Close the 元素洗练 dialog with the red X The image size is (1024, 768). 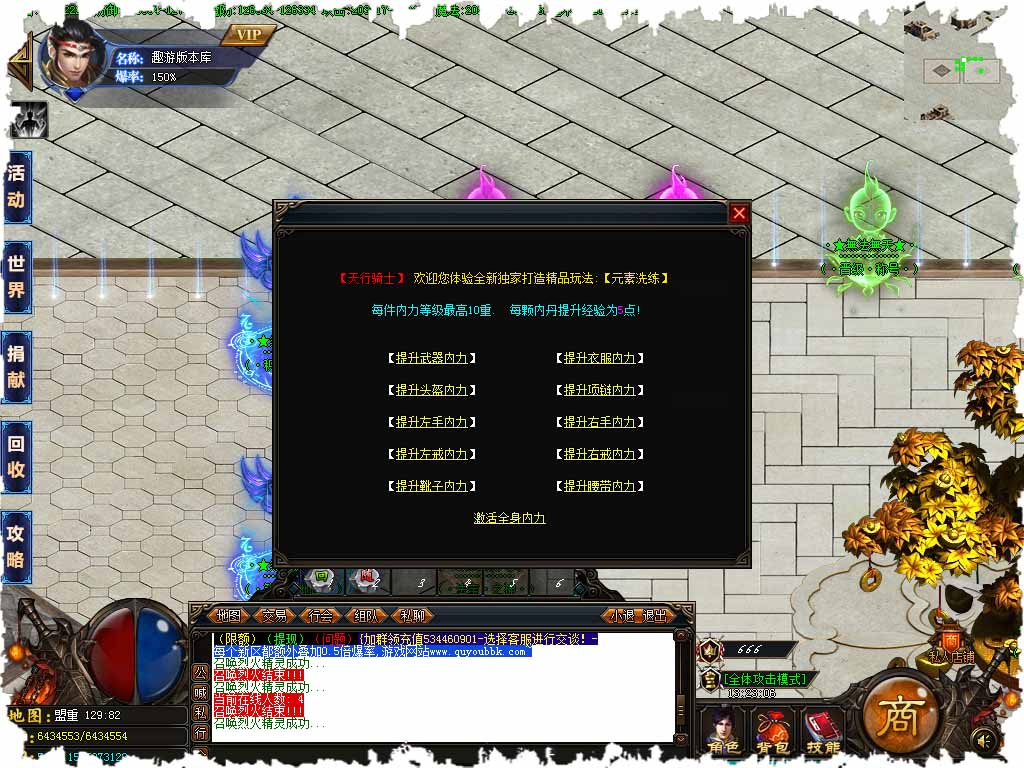coord(739,213)
